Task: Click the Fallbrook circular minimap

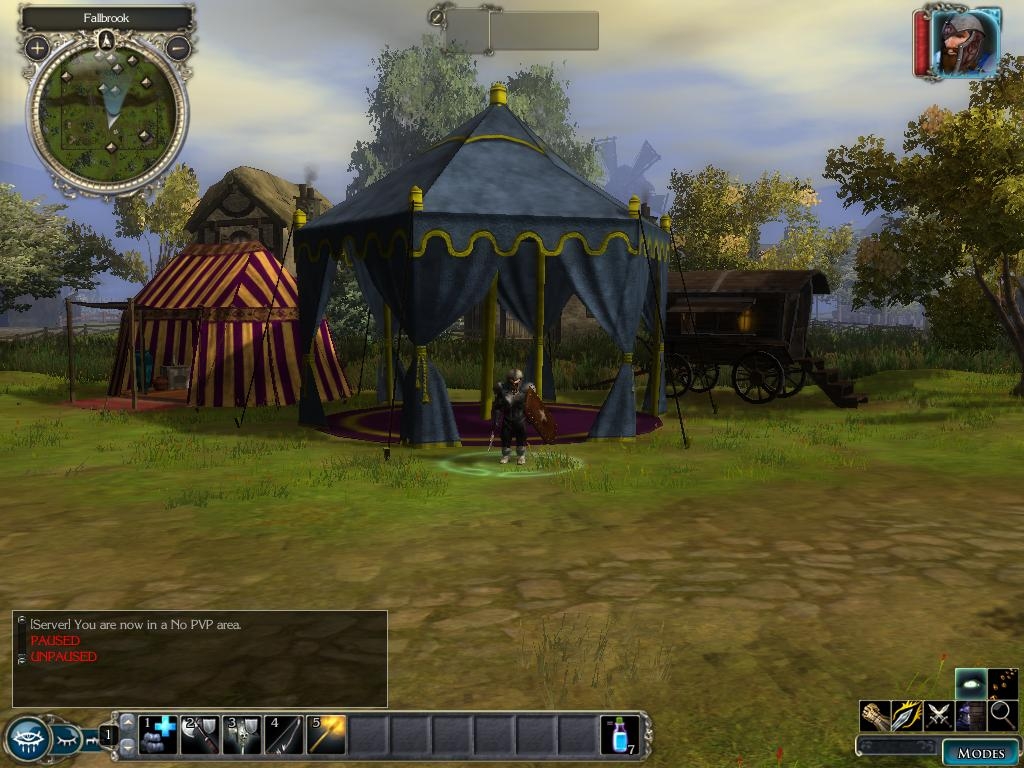Action: (x=107, y=115)
